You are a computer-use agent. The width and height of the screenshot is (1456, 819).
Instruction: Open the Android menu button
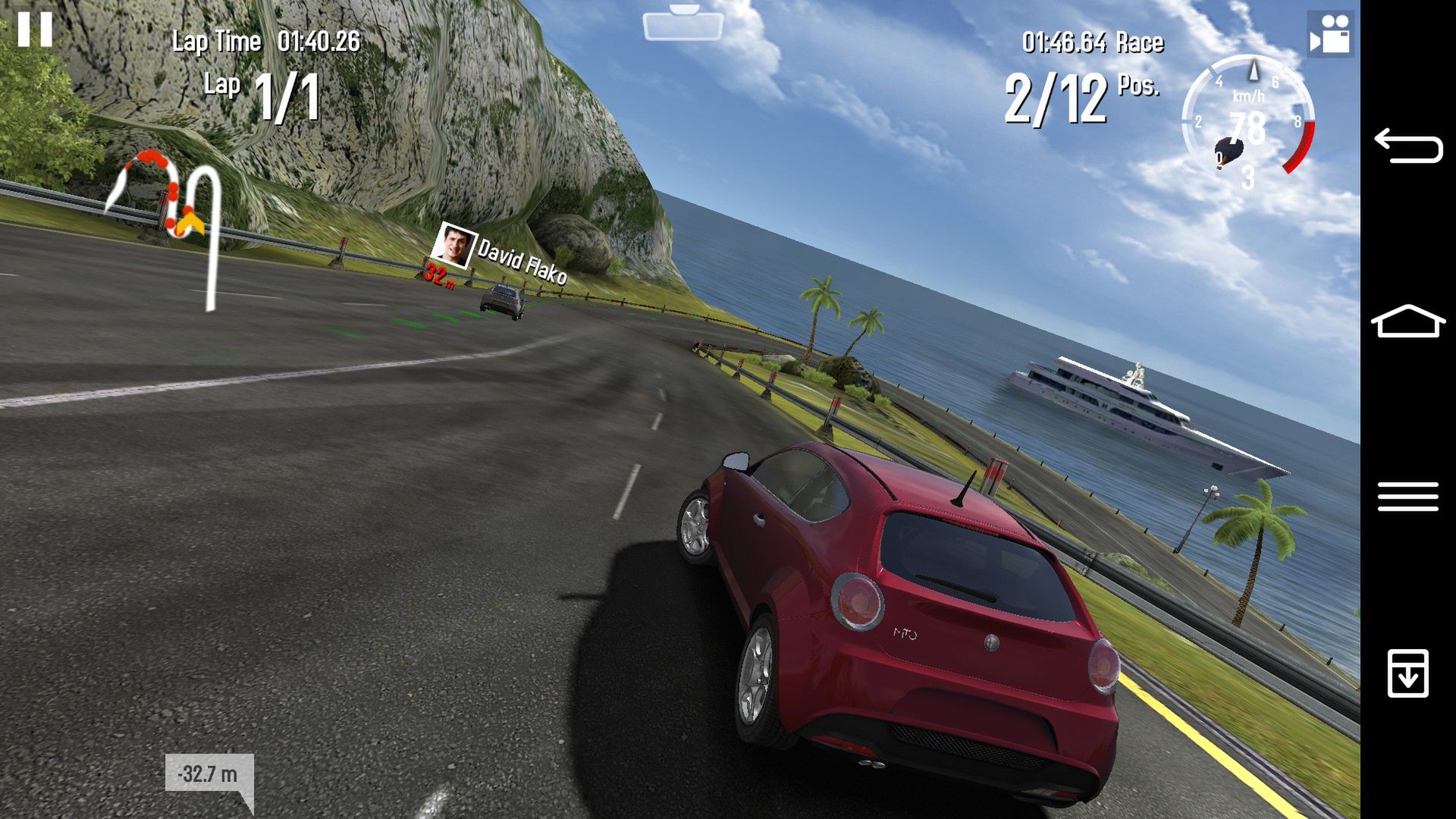pyautogui.click(x=1407, y=497)
